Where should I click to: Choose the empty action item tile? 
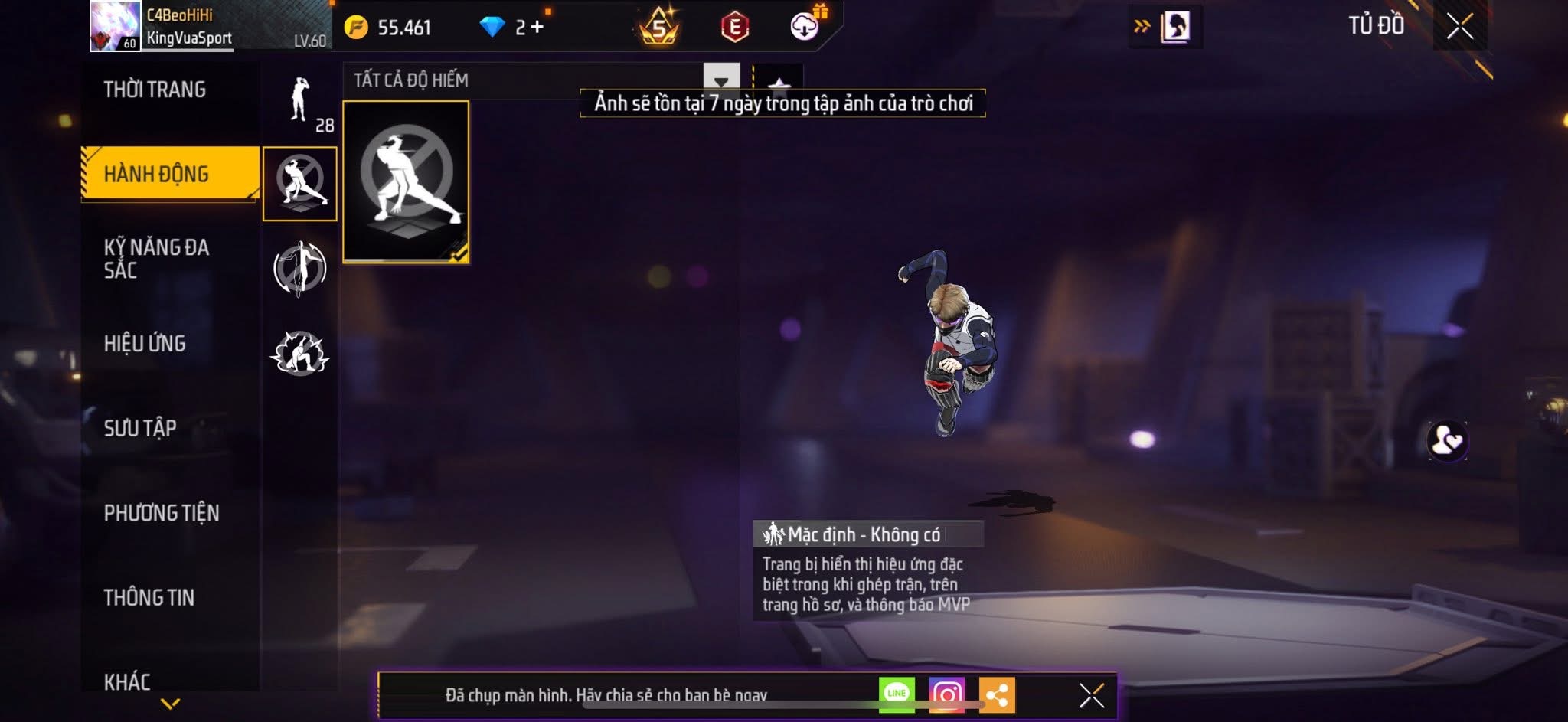tap(406, 181)
